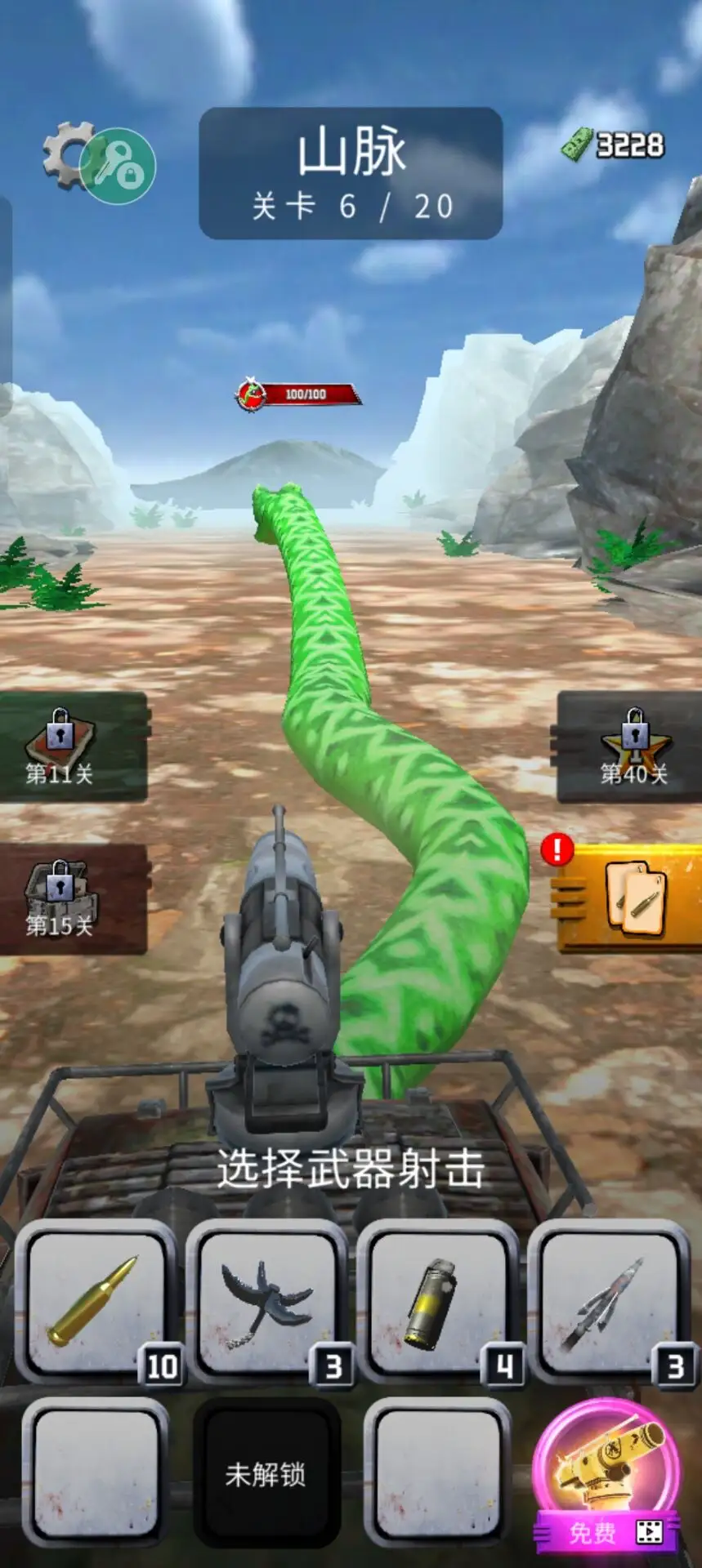Tap the locked level 15 chest reward
Viewport: 702px width, 1568px height.
pyautogui.click(x=72, y=899)
